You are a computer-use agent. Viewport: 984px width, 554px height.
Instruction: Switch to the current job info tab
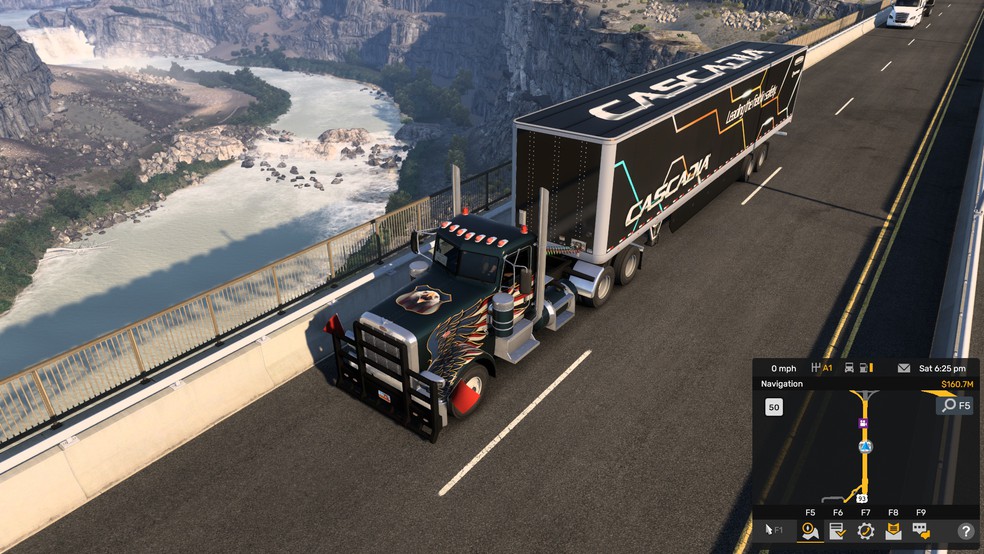point(838,531)
